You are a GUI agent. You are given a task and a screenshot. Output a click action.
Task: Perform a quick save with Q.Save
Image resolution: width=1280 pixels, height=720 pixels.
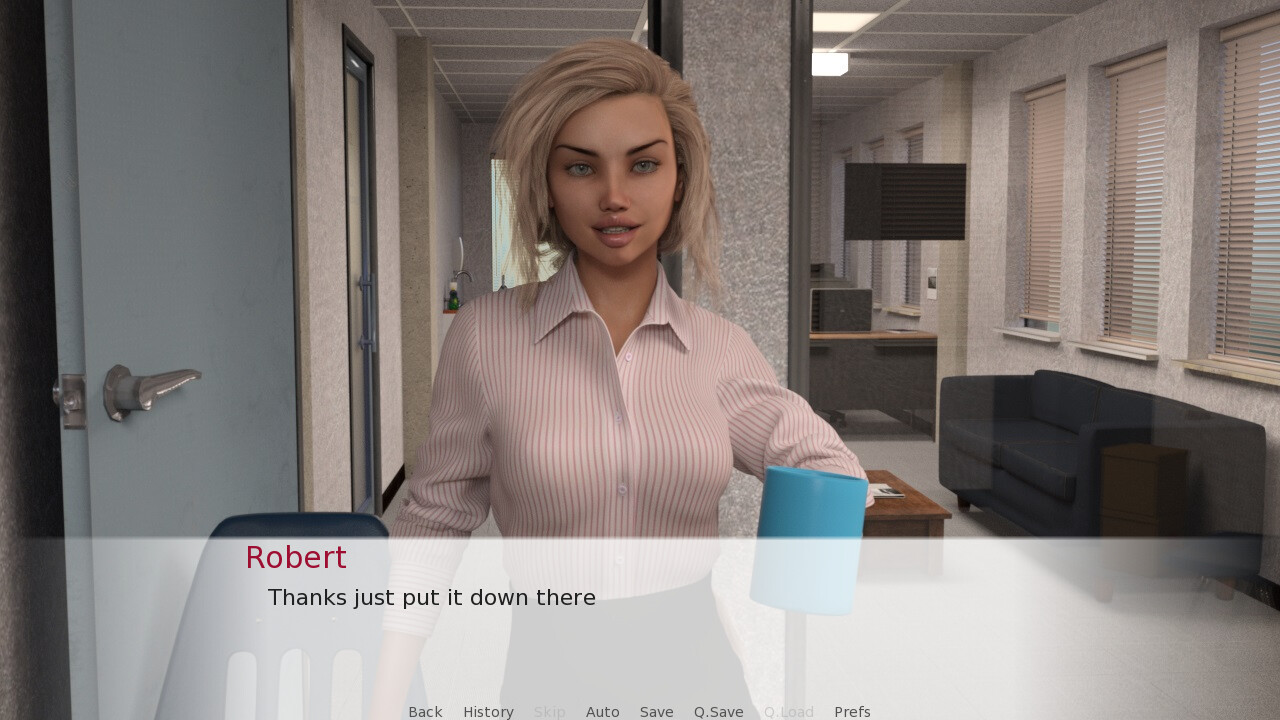[x=718, y=711]
